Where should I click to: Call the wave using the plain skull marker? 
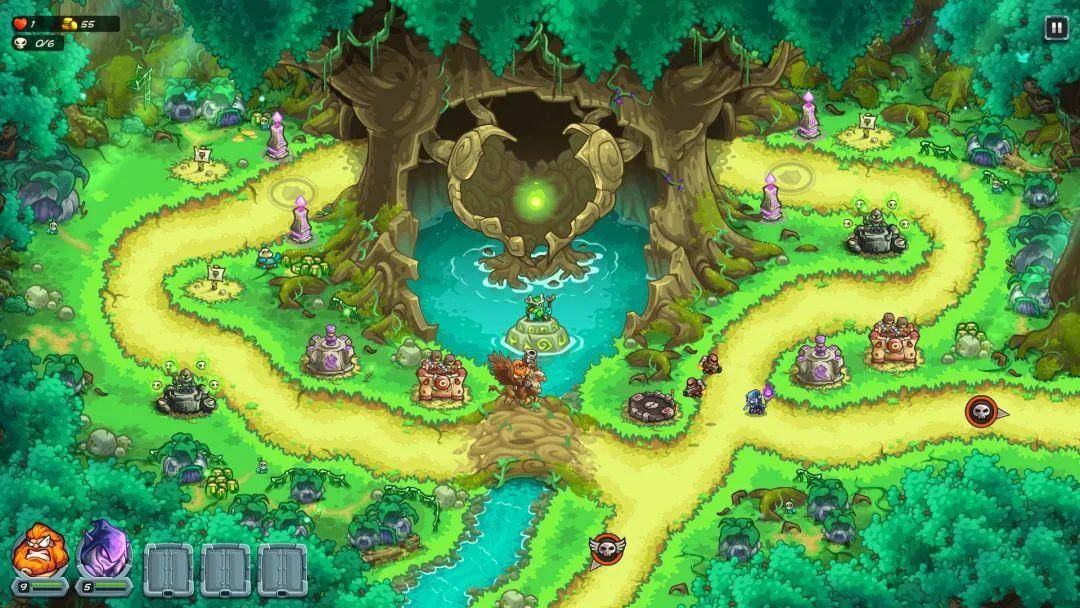coord(981,410)
